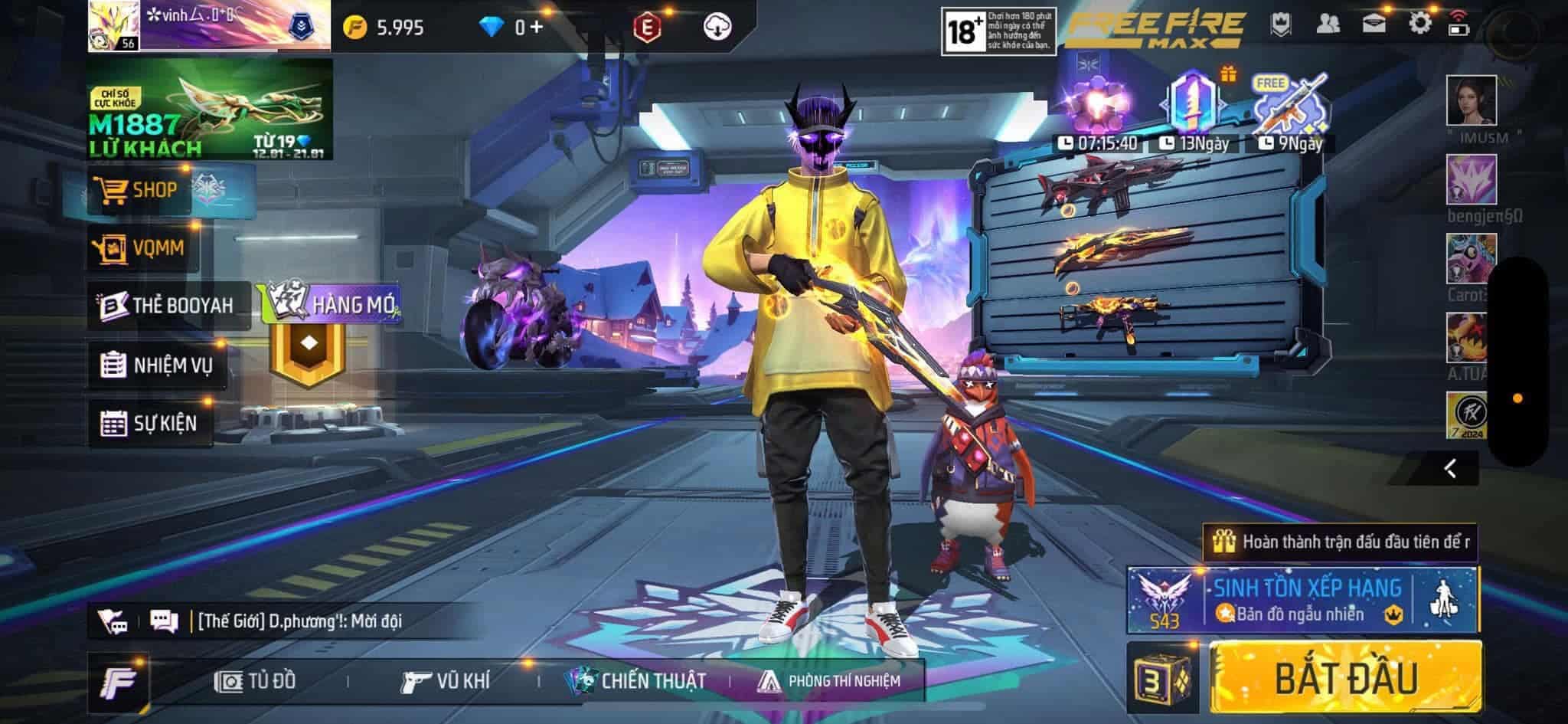Open SỰ KIỆN events page
Image resolution: width=1568 pixels, height=724 pixels.
pos(150,423)
